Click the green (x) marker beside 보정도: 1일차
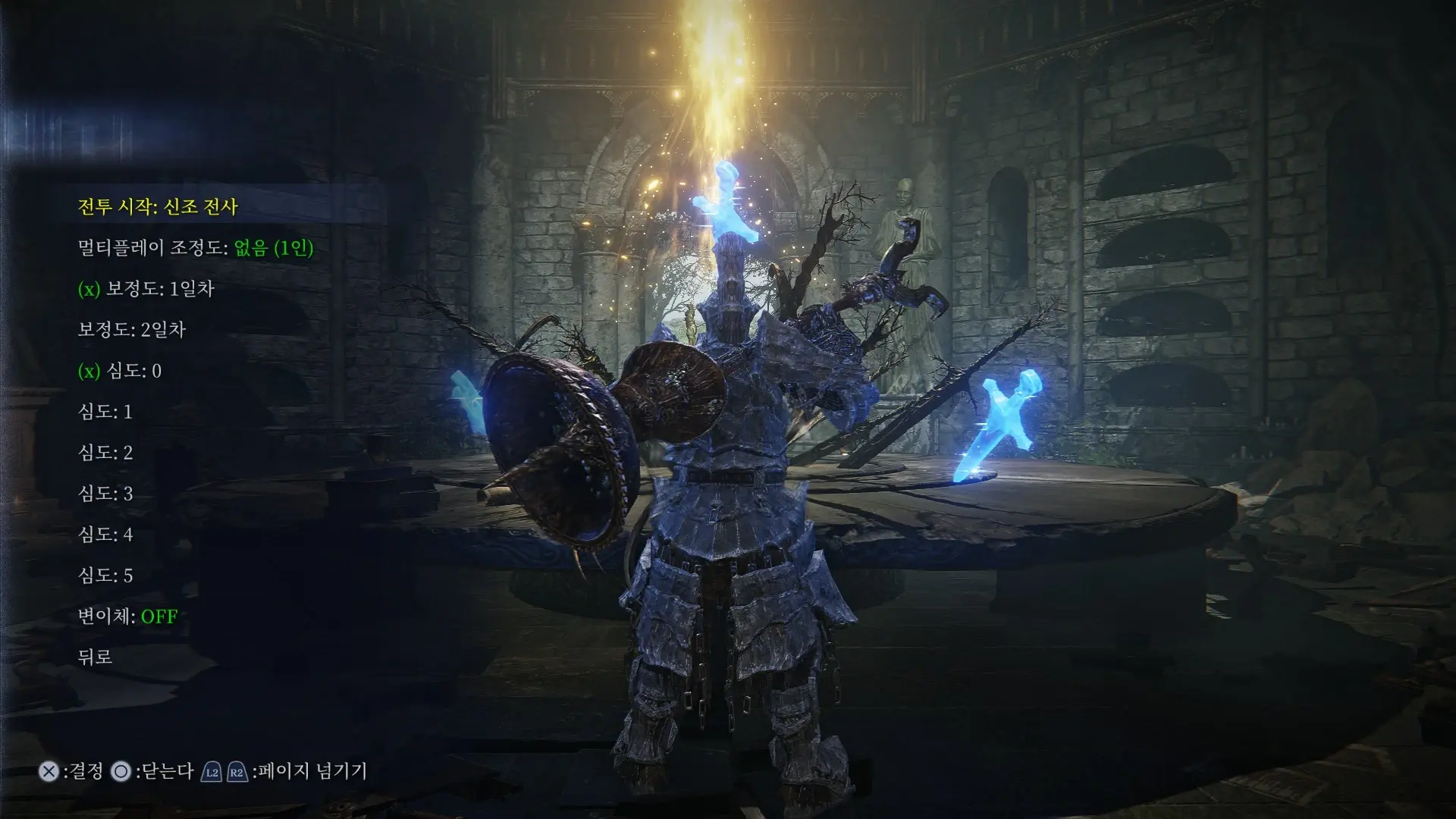This screenshot has height=819, width=1456. 90,289
